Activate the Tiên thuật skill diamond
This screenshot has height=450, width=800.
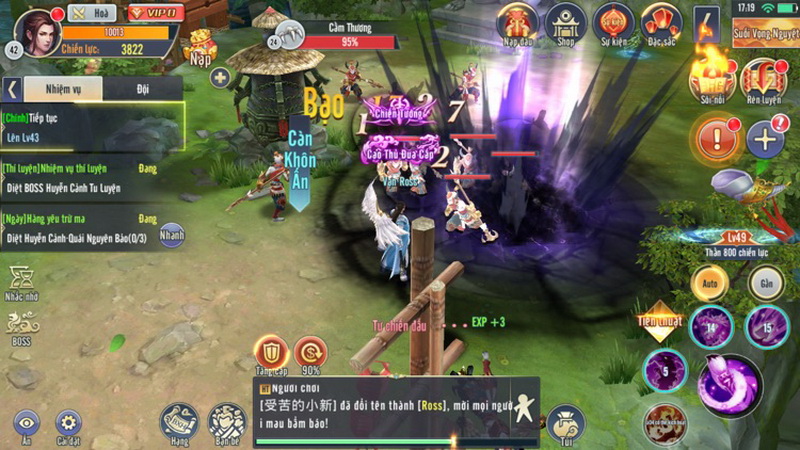[x=659, y=319]
